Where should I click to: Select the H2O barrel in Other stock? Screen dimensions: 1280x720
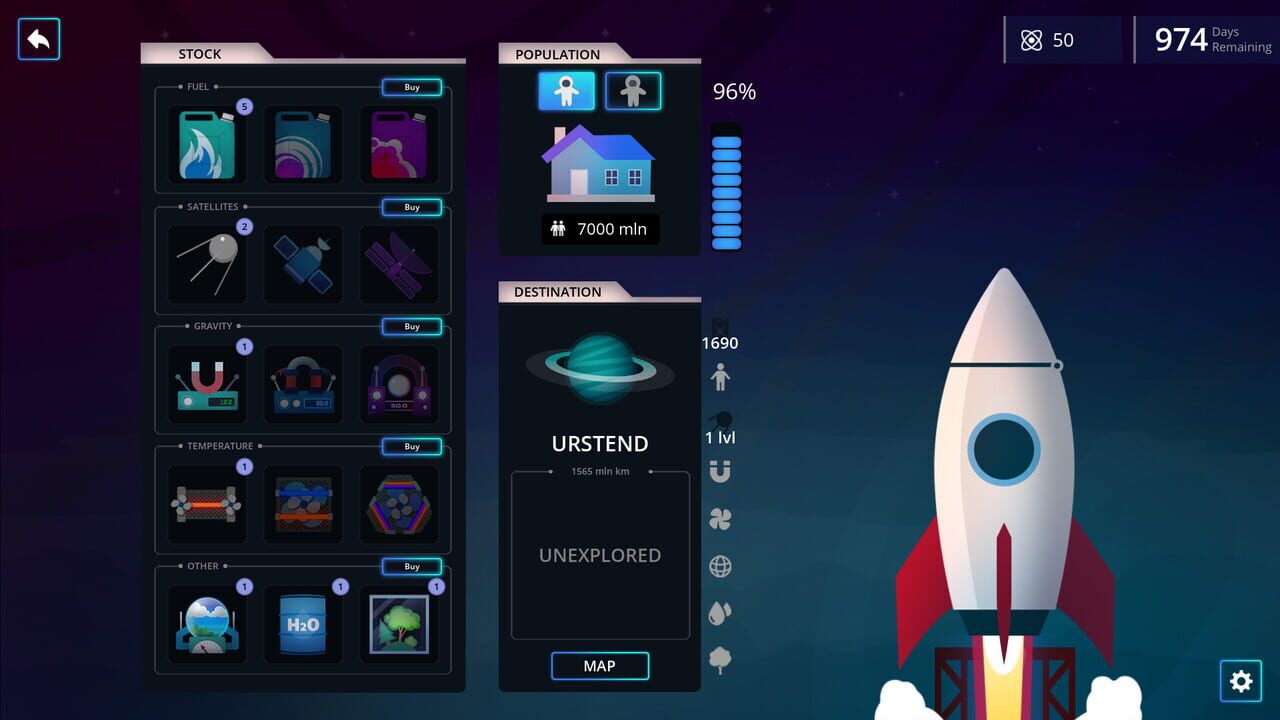point(303,622)
